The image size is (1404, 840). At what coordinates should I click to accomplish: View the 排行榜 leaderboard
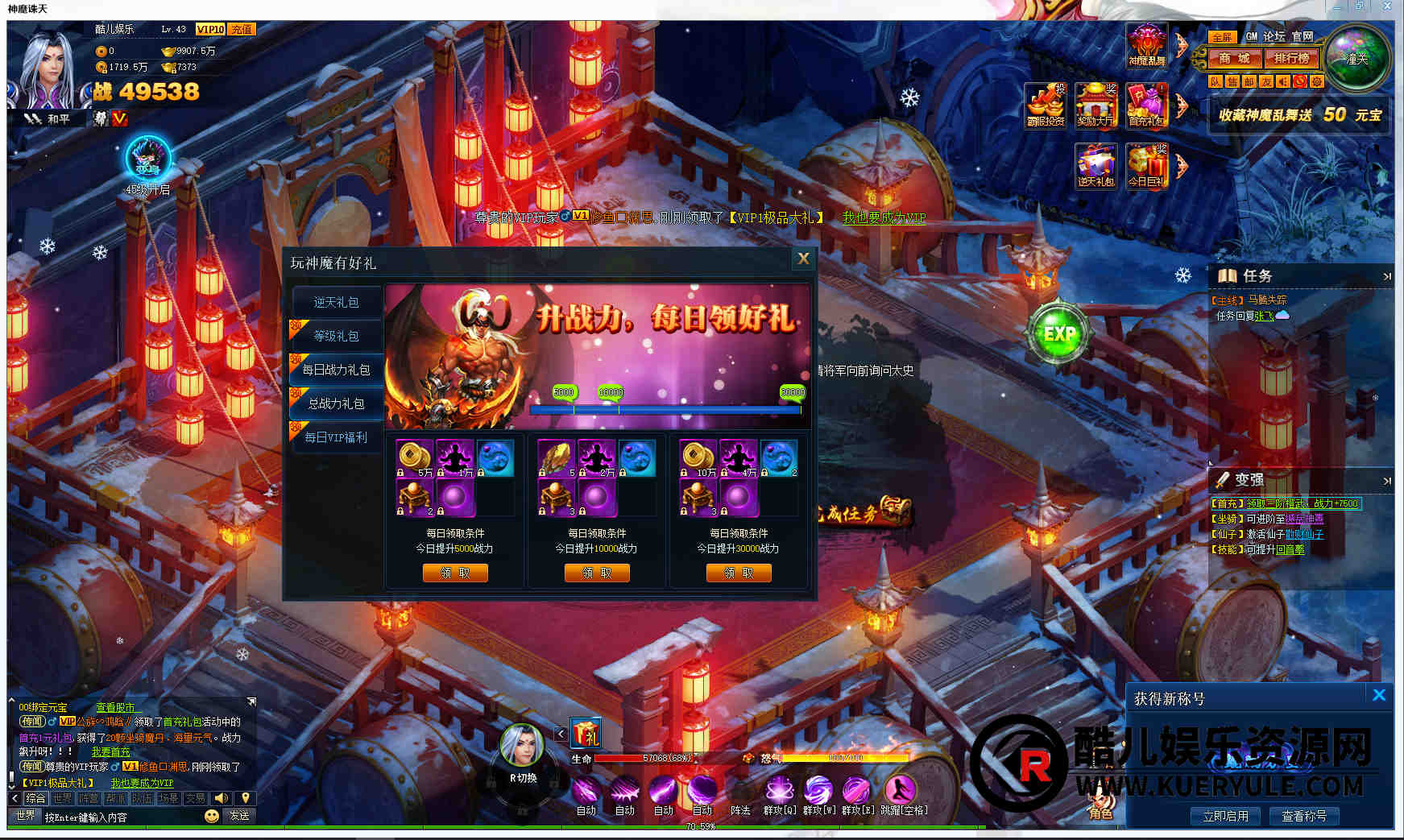(1292, 58)
